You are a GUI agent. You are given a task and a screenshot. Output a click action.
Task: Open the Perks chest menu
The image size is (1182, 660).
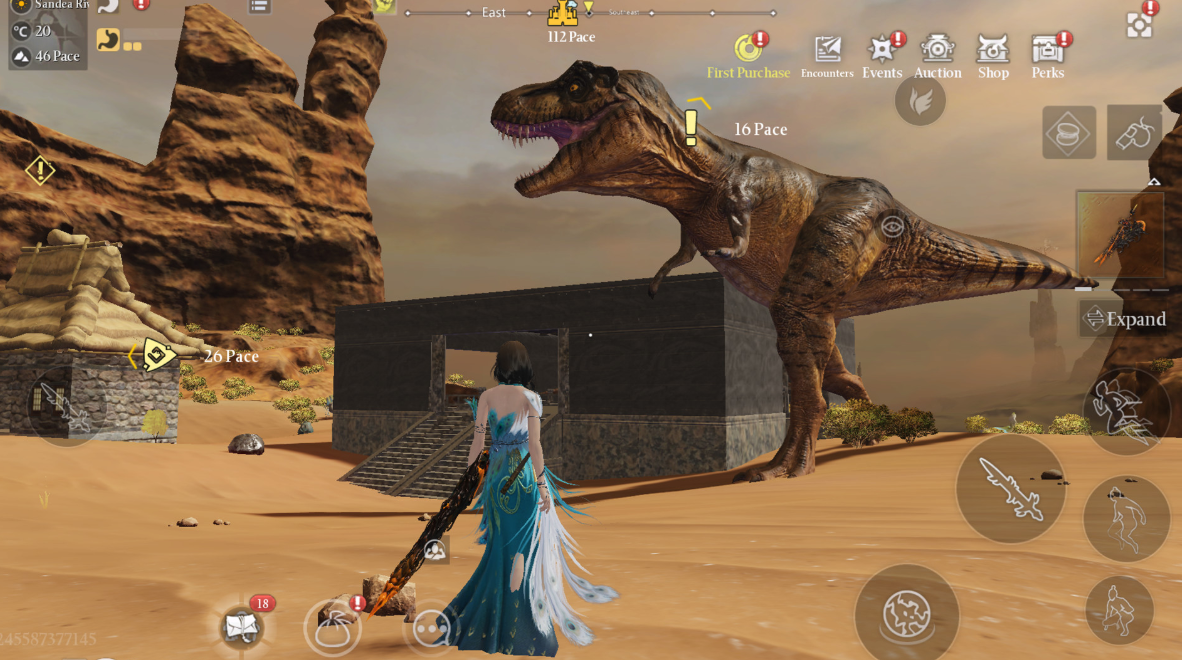(1047, 55)
